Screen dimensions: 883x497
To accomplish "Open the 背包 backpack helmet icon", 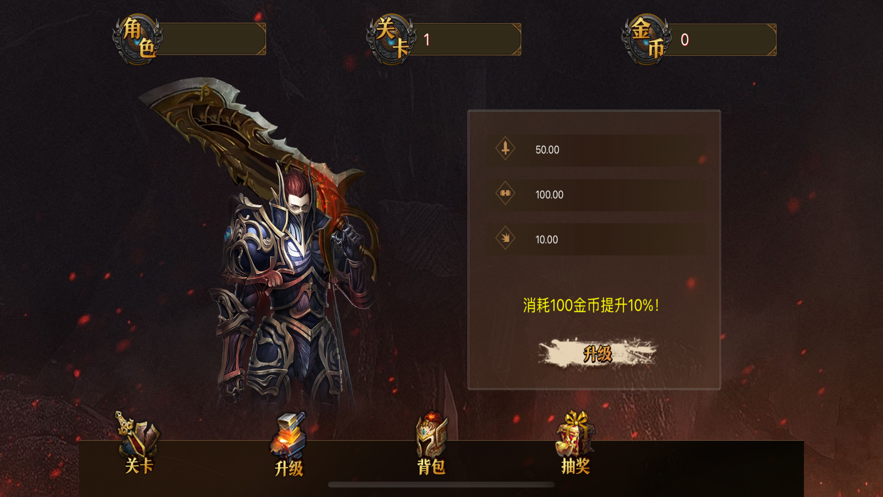I will (431, 445).
